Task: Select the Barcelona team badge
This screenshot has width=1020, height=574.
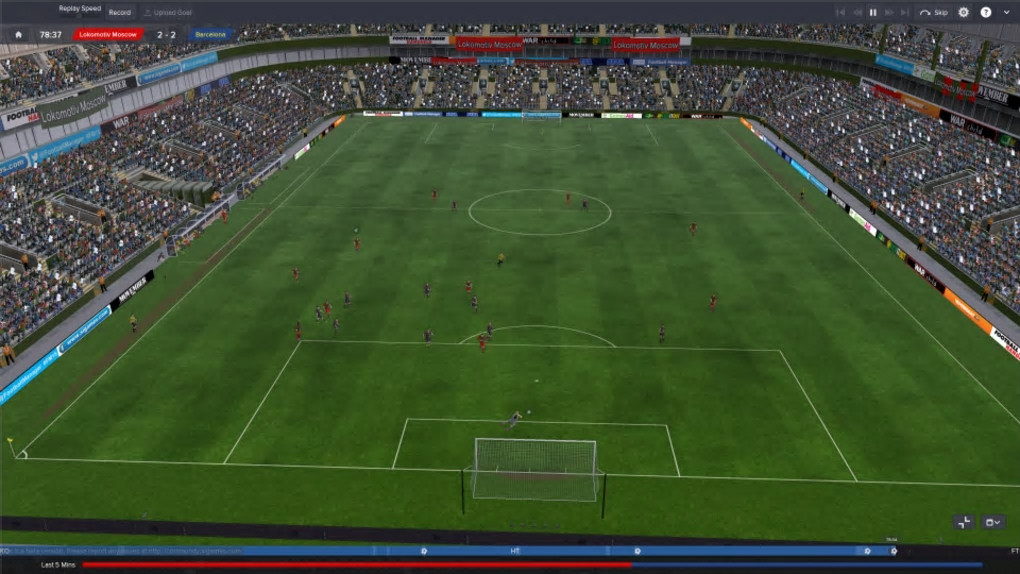Action: [x=211, y=34]
